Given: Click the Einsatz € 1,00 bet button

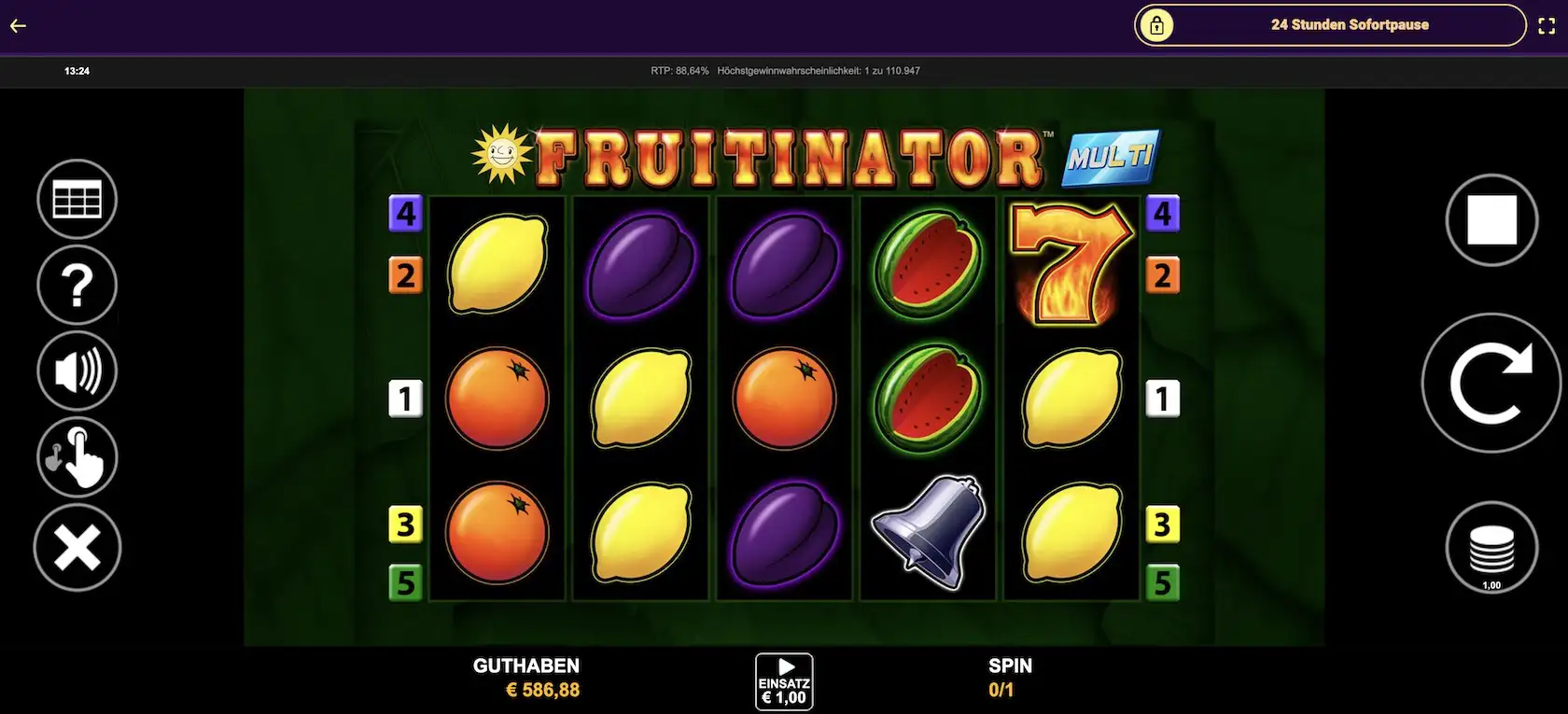Looking at the screenshot, I should tap(784, 682).
